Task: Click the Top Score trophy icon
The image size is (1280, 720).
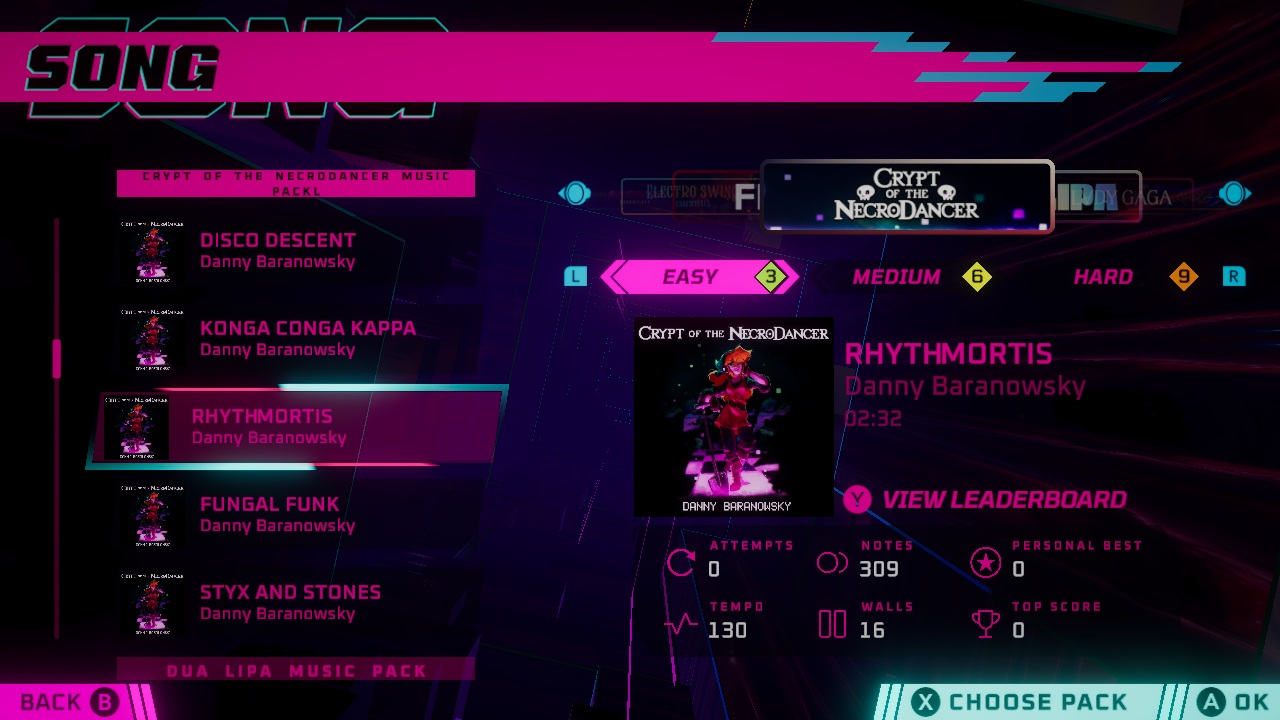Action: coord(986,623)
